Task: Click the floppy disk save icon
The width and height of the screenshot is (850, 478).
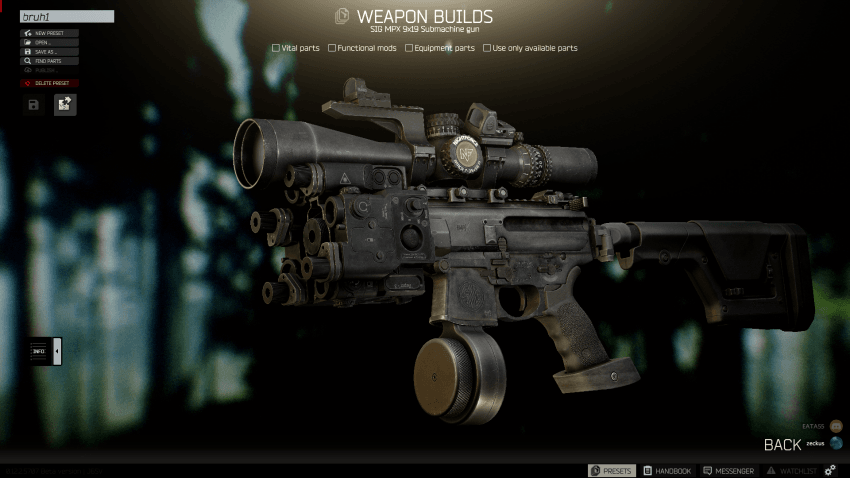Action: point(34,104)
